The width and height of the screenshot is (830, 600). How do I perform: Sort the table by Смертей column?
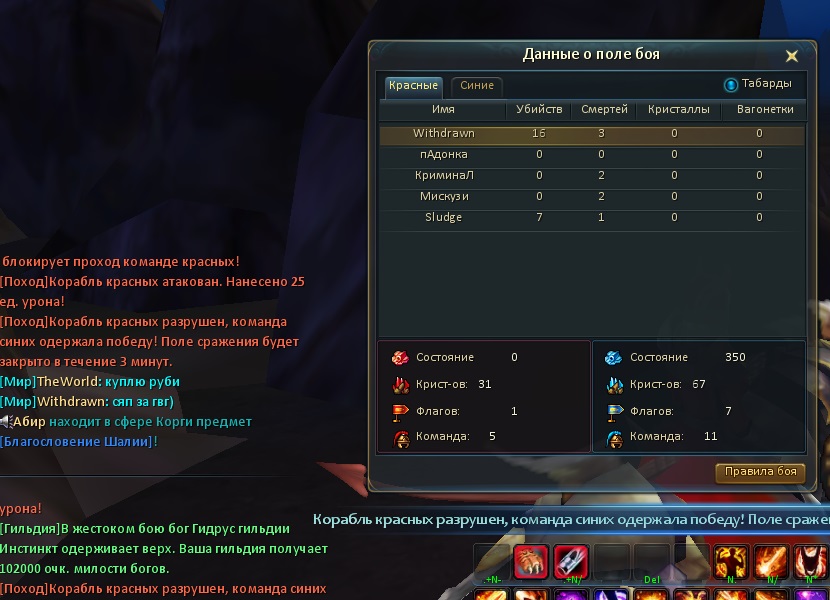(x=605, y=110)
